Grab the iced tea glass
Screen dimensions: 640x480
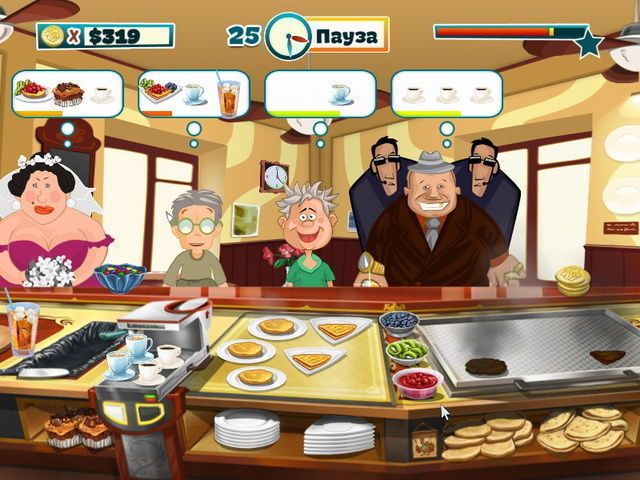click(21, 328)
